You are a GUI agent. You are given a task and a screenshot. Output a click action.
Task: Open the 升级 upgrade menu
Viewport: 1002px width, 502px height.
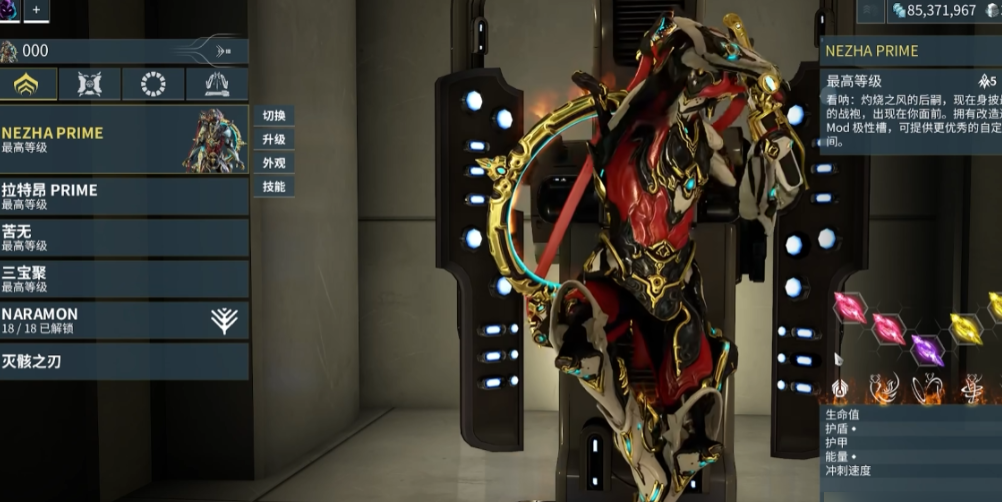pyautogui.click(x=273, y=140)
